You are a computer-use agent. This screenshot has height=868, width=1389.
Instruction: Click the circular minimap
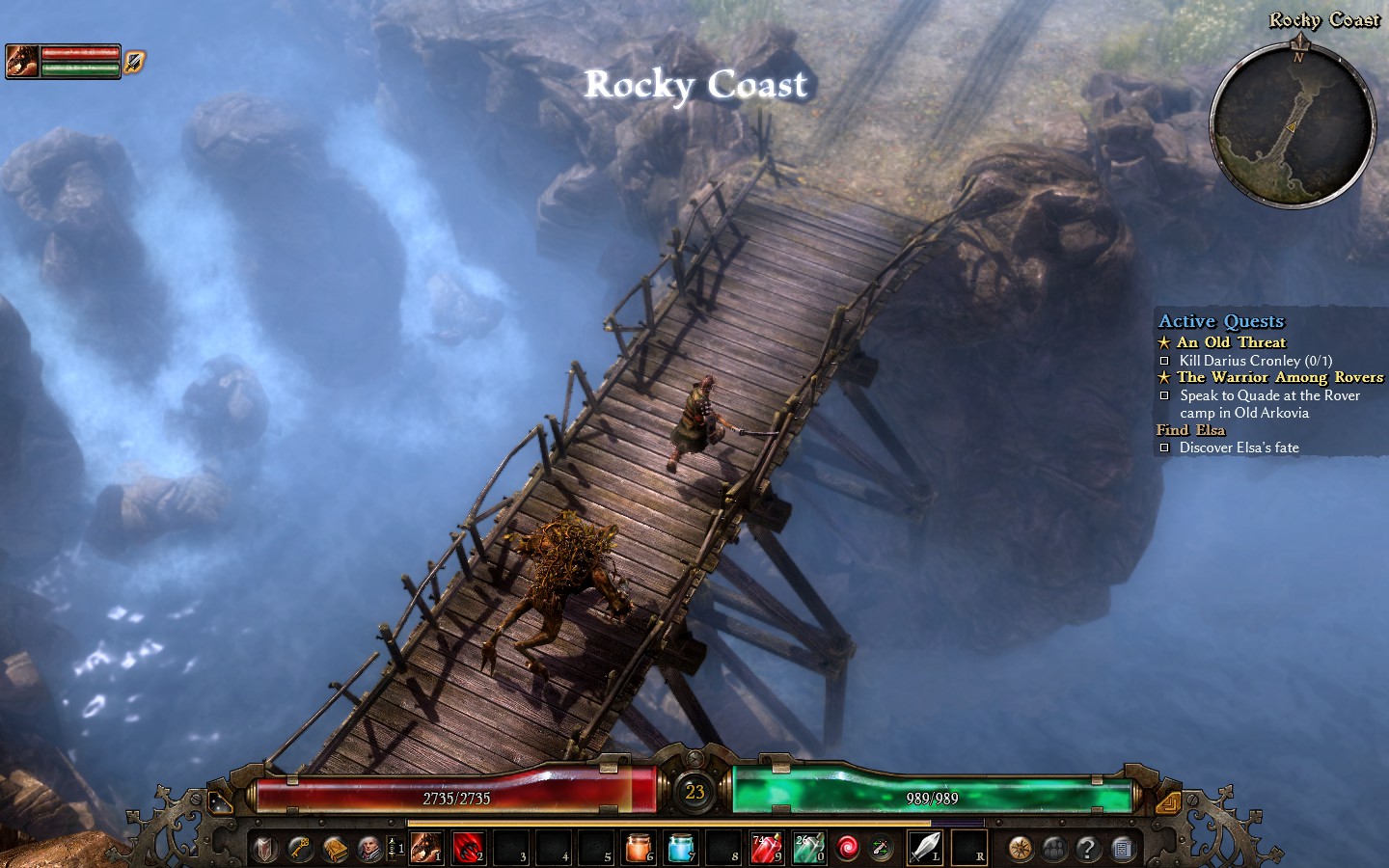pos(1293,133)
